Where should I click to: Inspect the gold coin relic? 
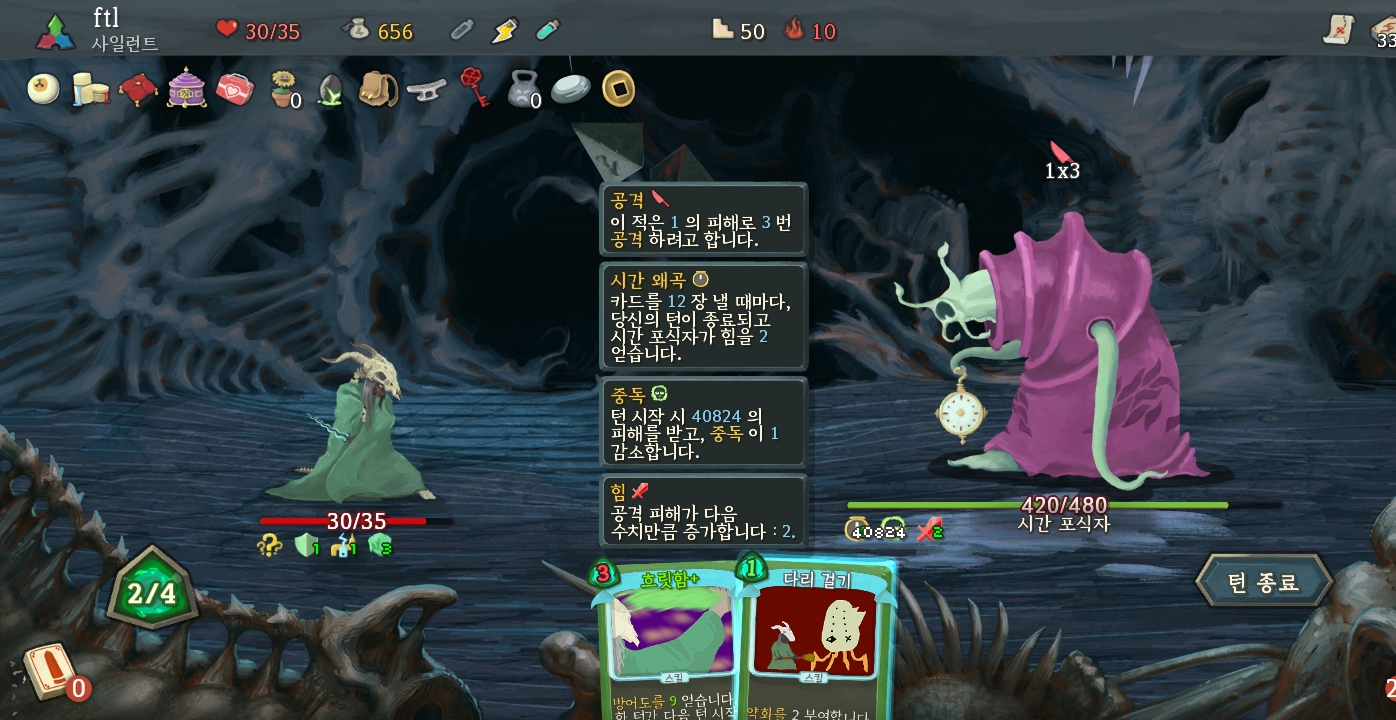pyautogui.click(x=619, y=89)
